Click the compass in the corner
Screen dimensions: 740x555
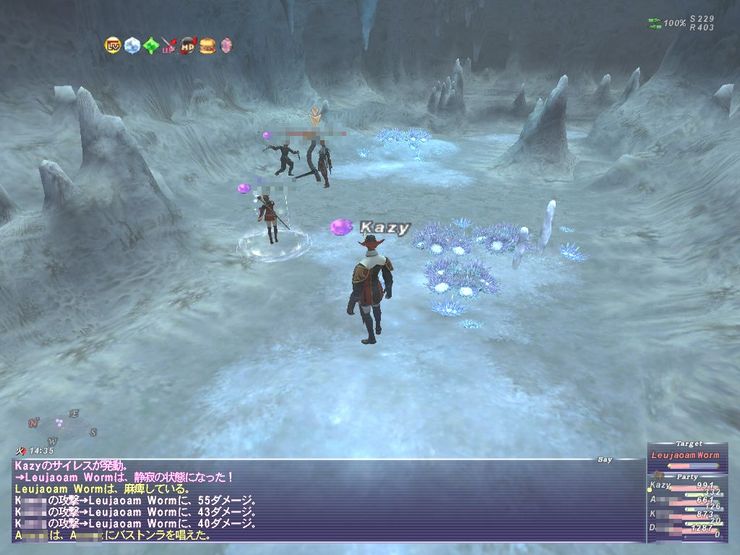[62, 425]
